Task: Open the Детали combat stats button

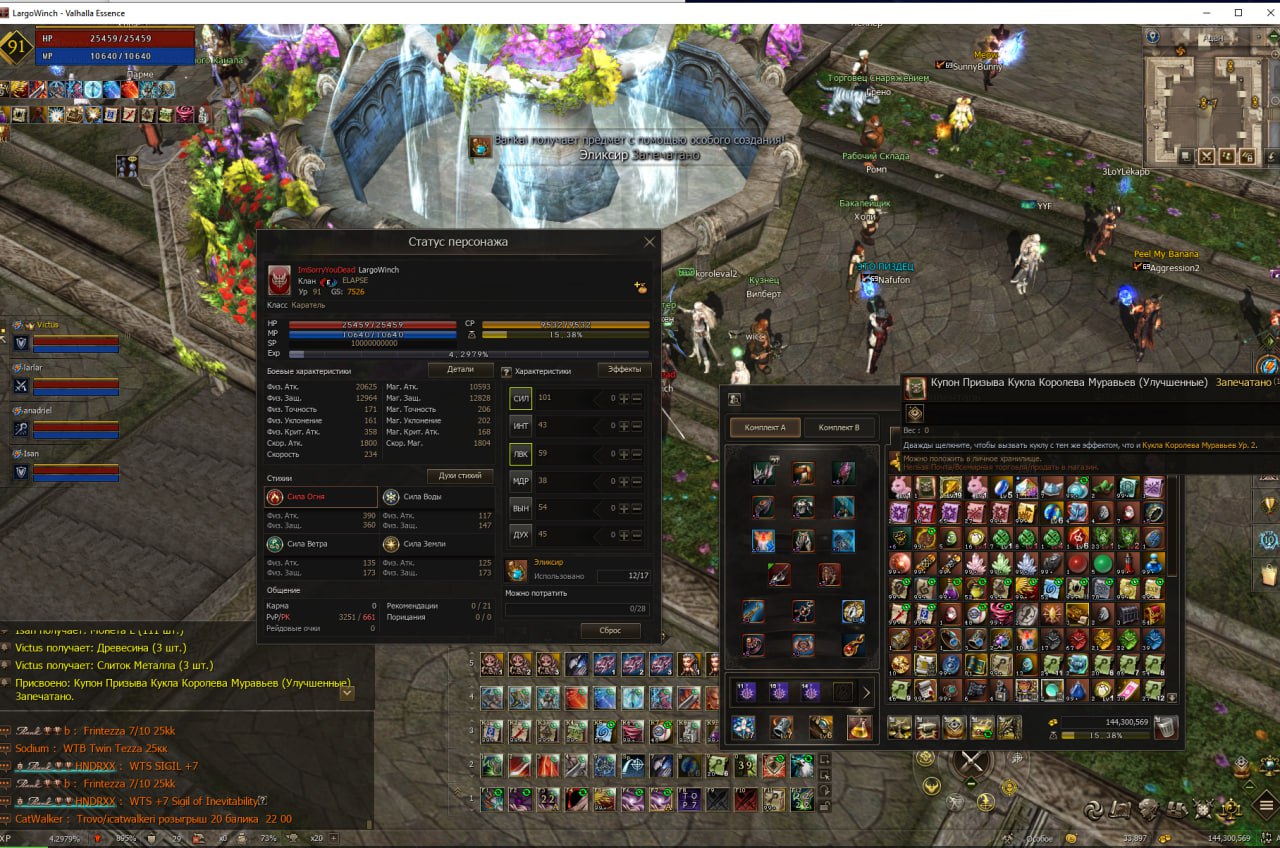Action: tap(460, 370)
